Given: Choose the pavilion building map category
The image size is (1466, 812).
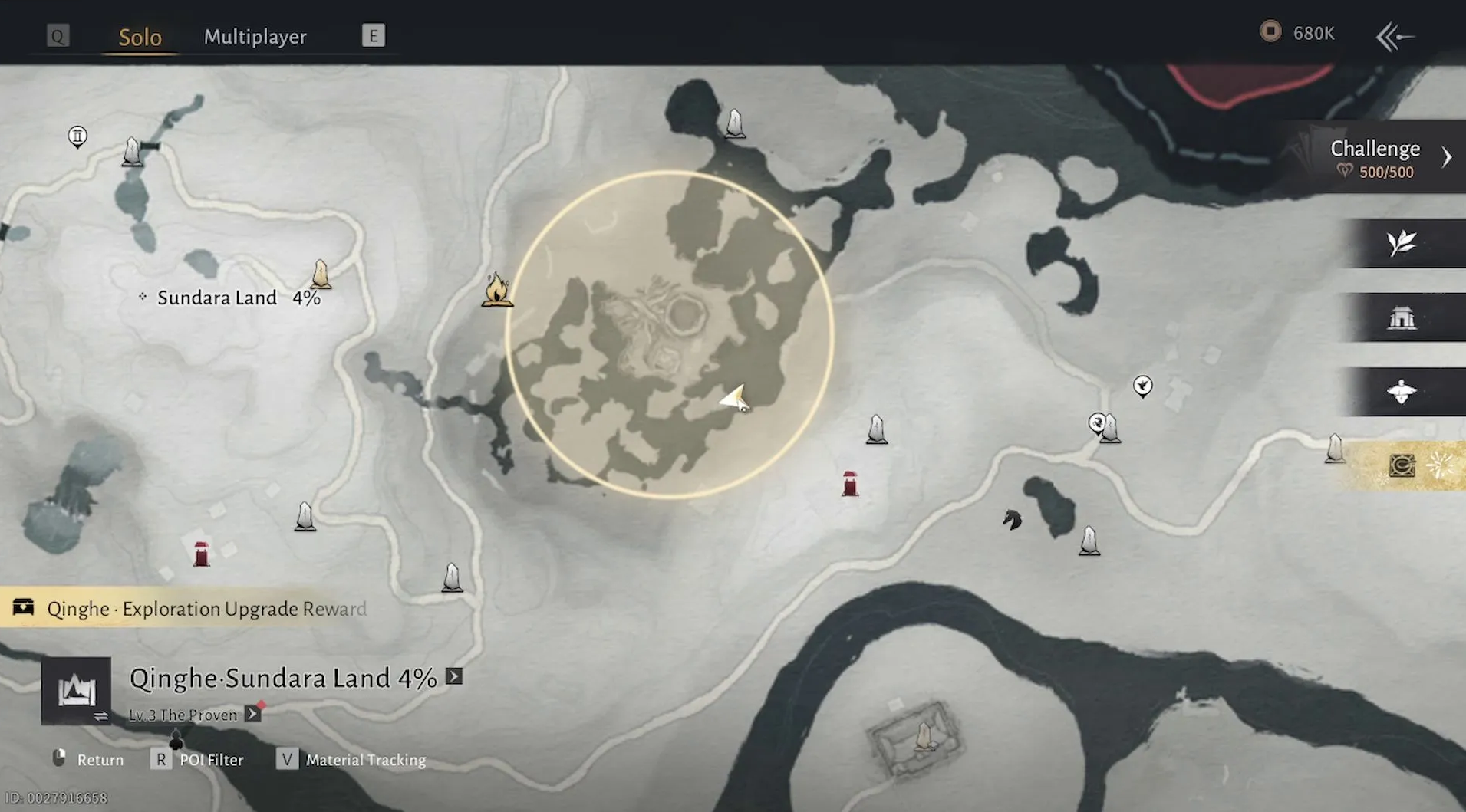Looking at the screenshot, I should (x=1402, y=317).
